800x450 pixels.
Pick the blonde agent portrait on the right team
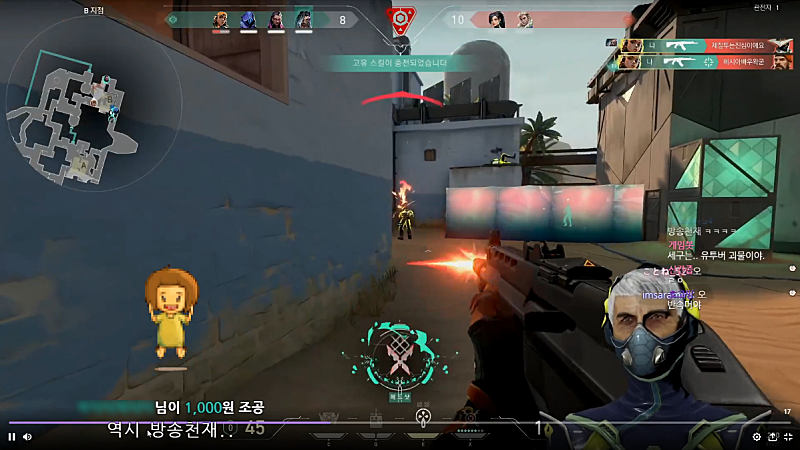(524, 19)
